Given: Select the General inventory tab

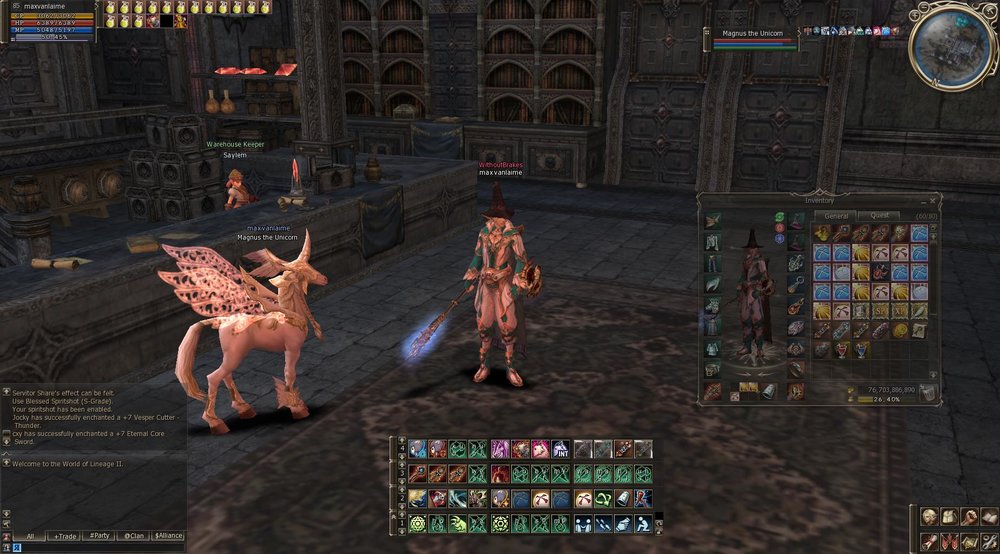Looking at the screenshot, I should (x=837, y=215).
